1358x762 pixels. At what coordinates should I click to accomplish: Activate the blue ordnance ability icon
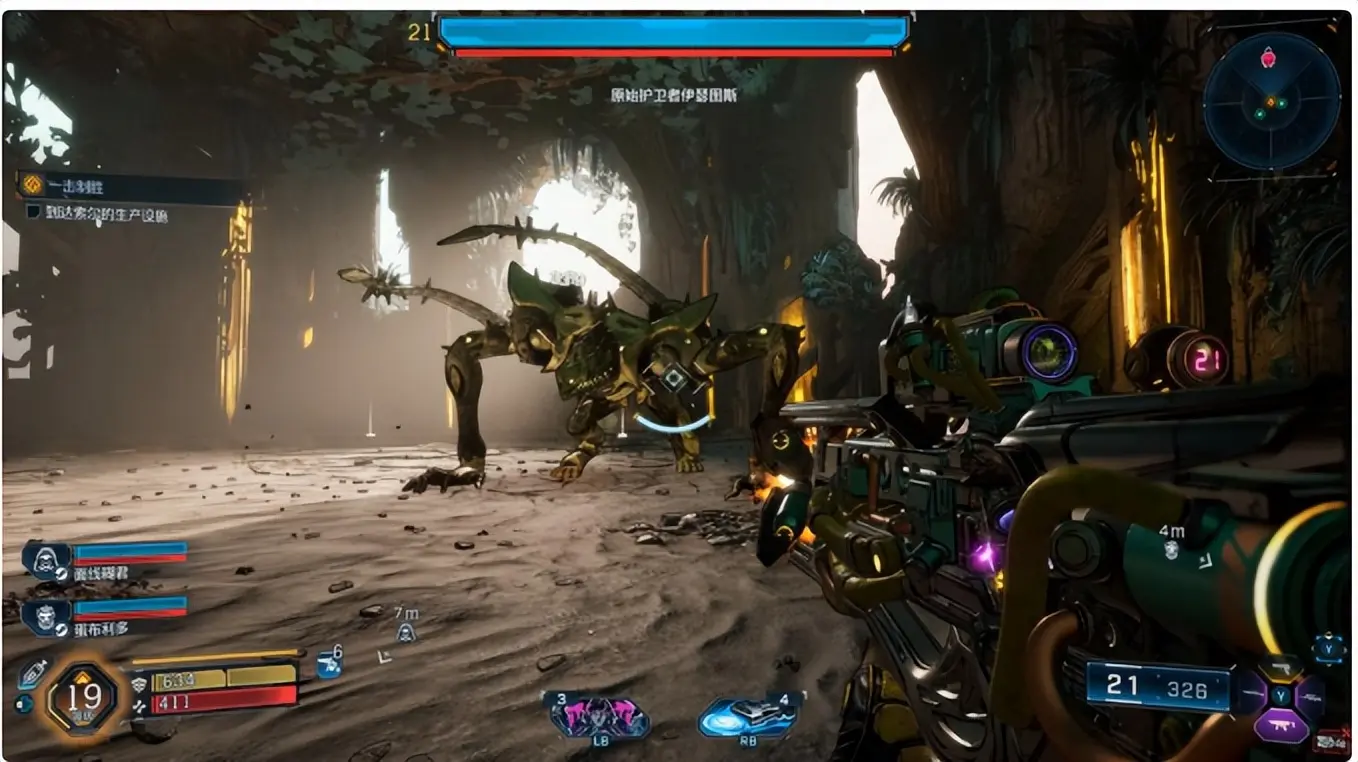pos(749,716)
